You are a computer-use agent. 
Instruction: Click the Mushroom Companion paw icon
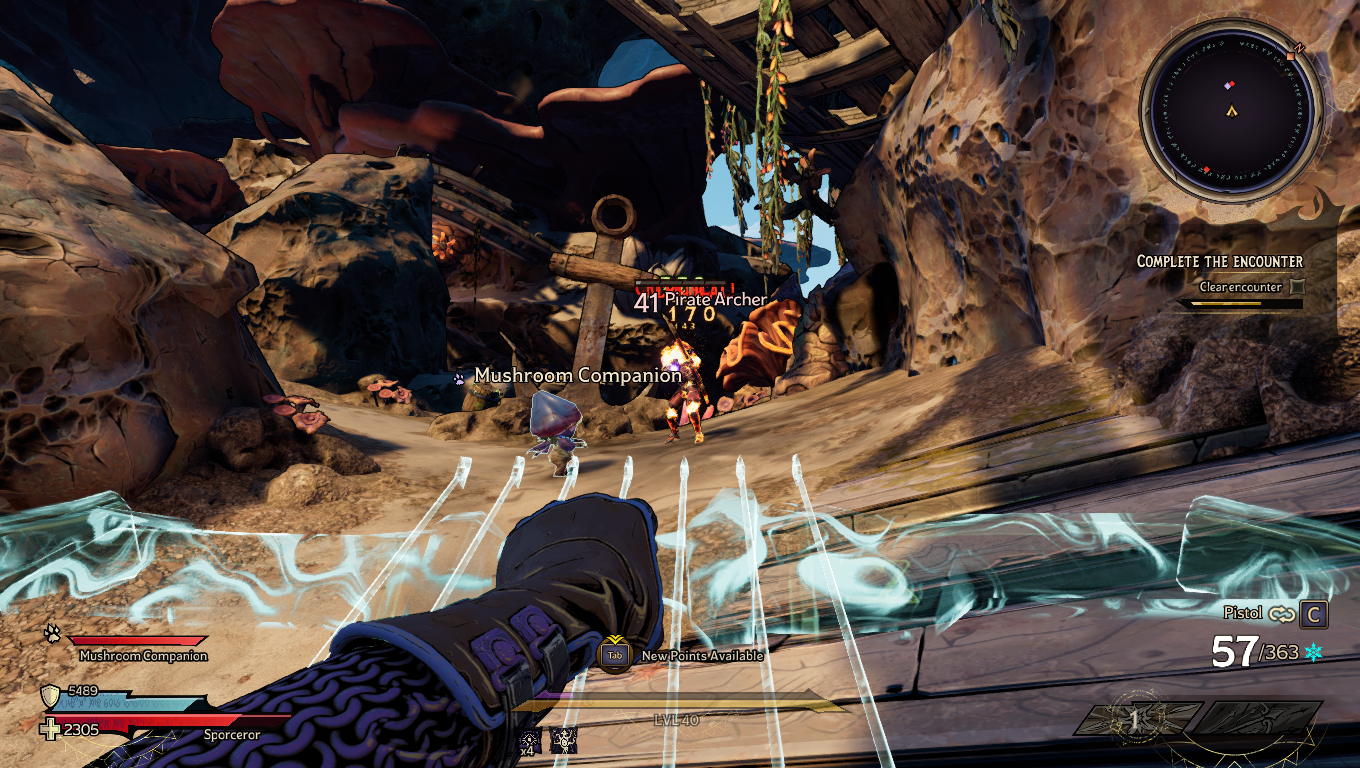(52, 633)
